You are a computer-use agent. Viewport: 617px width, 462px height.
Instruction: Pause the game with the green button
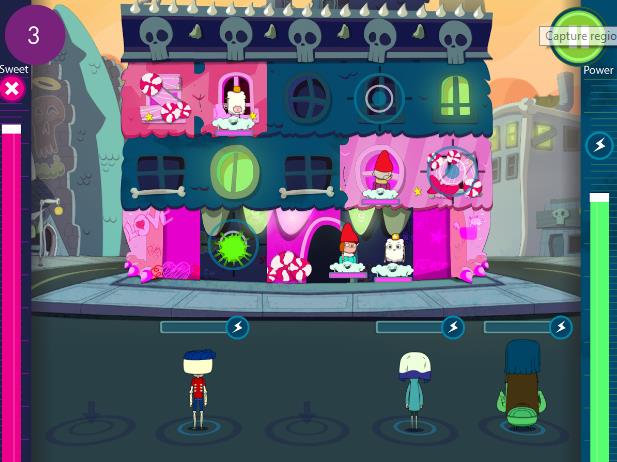point(577,32)
